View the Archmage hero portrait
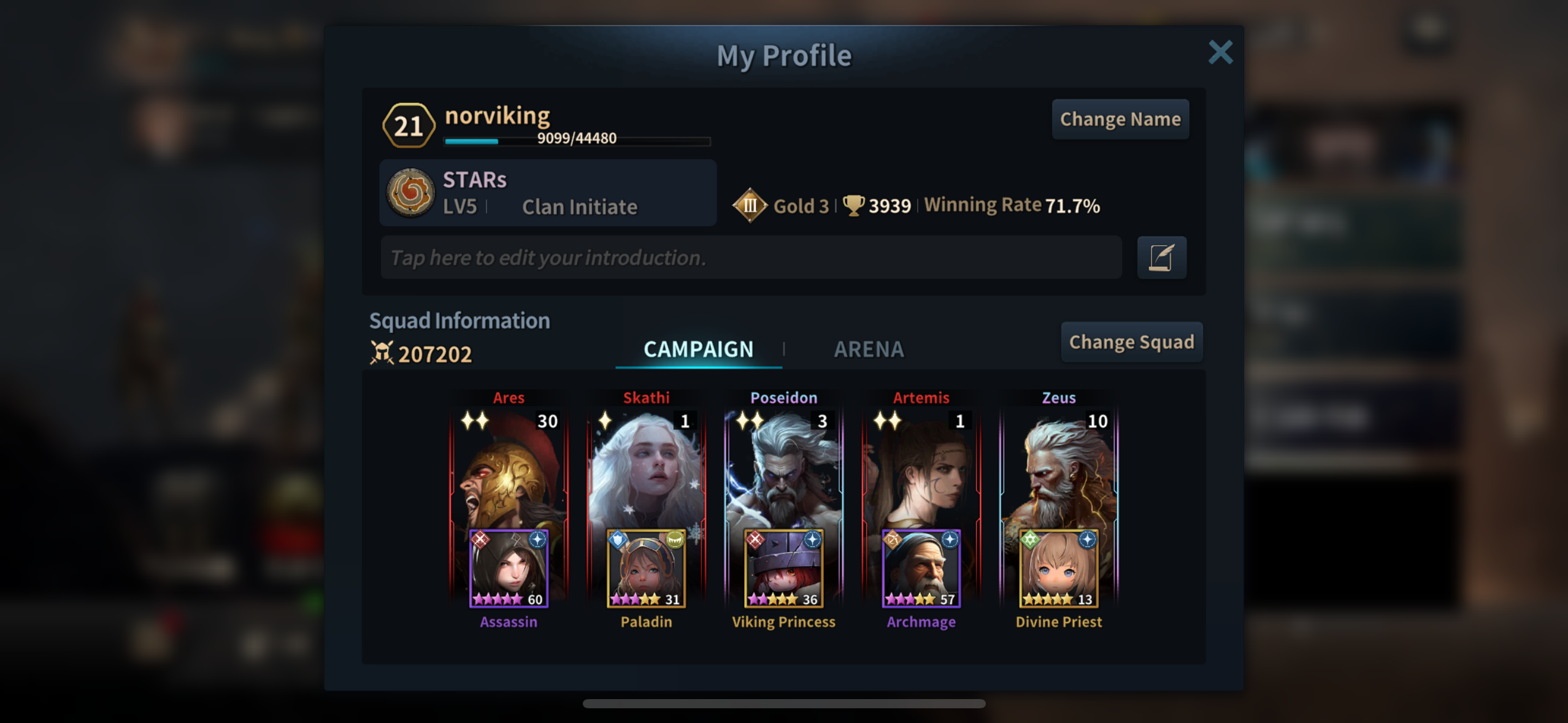 tap(921, 568)
